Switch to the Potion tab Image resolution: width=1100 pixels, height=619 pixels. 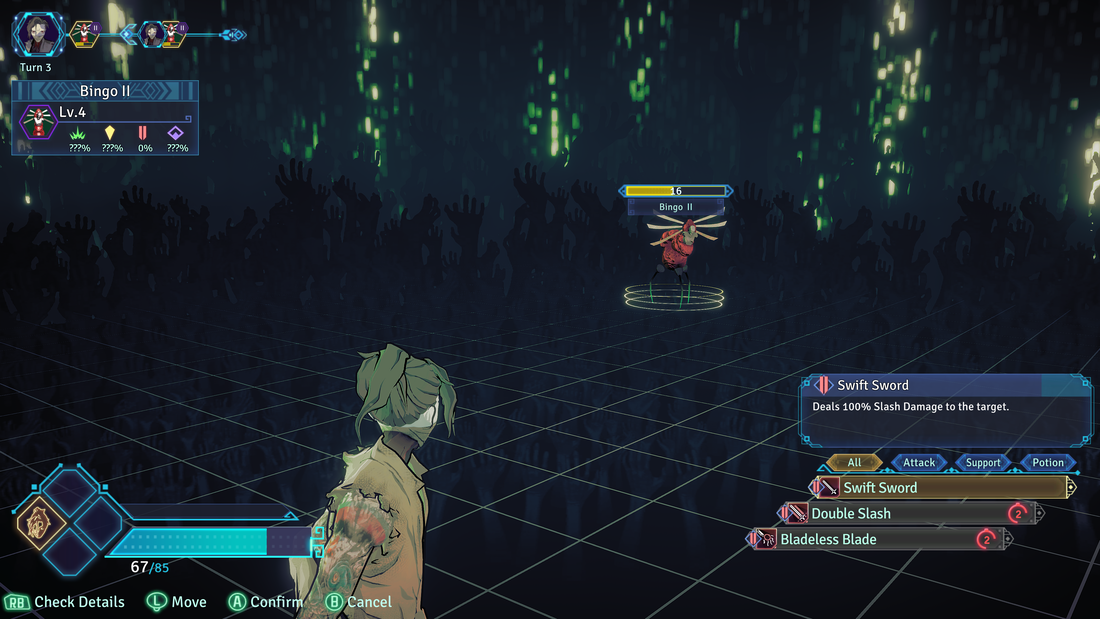[1048, 463]
